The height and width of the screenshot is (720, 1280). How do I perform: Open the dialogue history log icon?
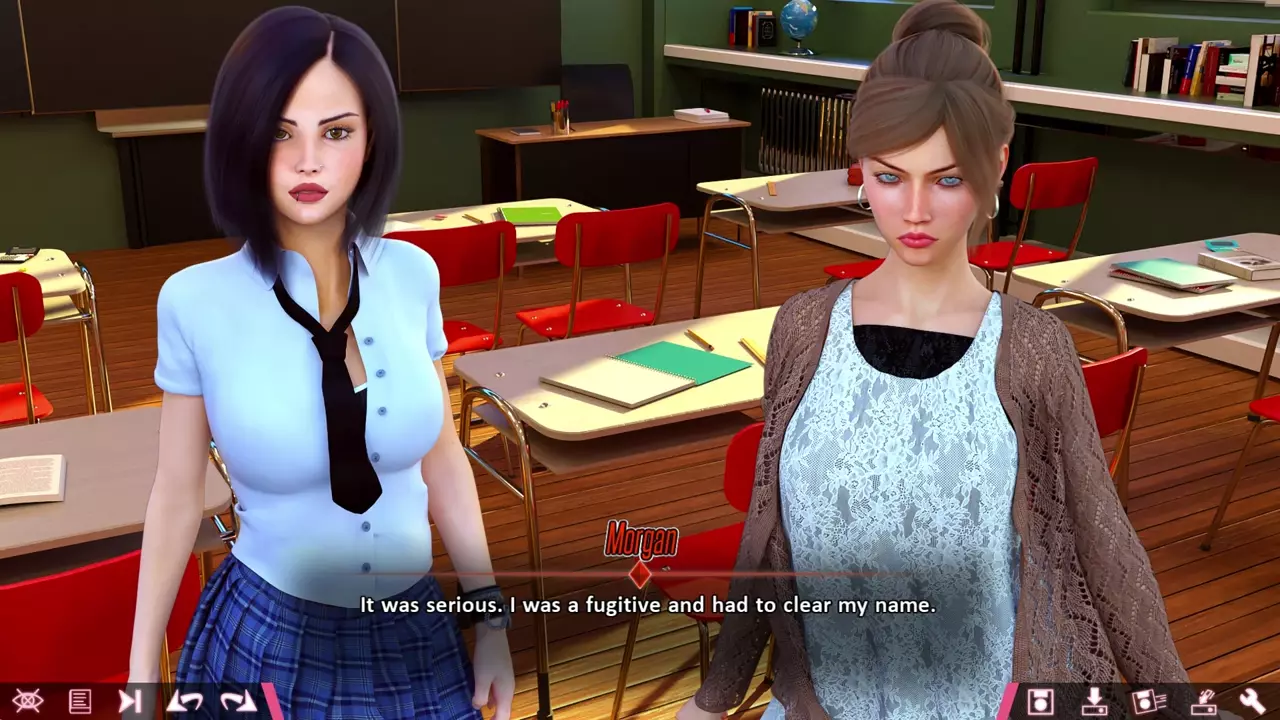click(80, 701)
